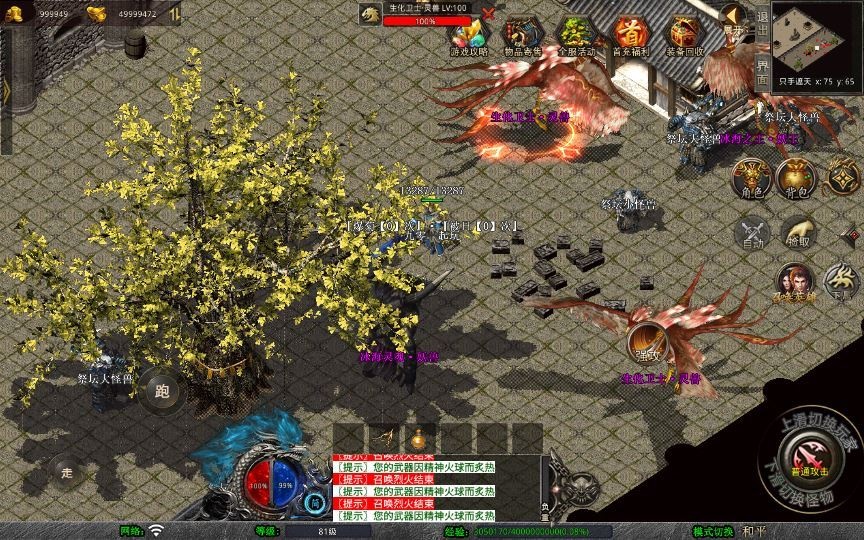Activate 召唤英雄 summon hero
Viewport: 864px width, 540px height.
tap(795, 283)
